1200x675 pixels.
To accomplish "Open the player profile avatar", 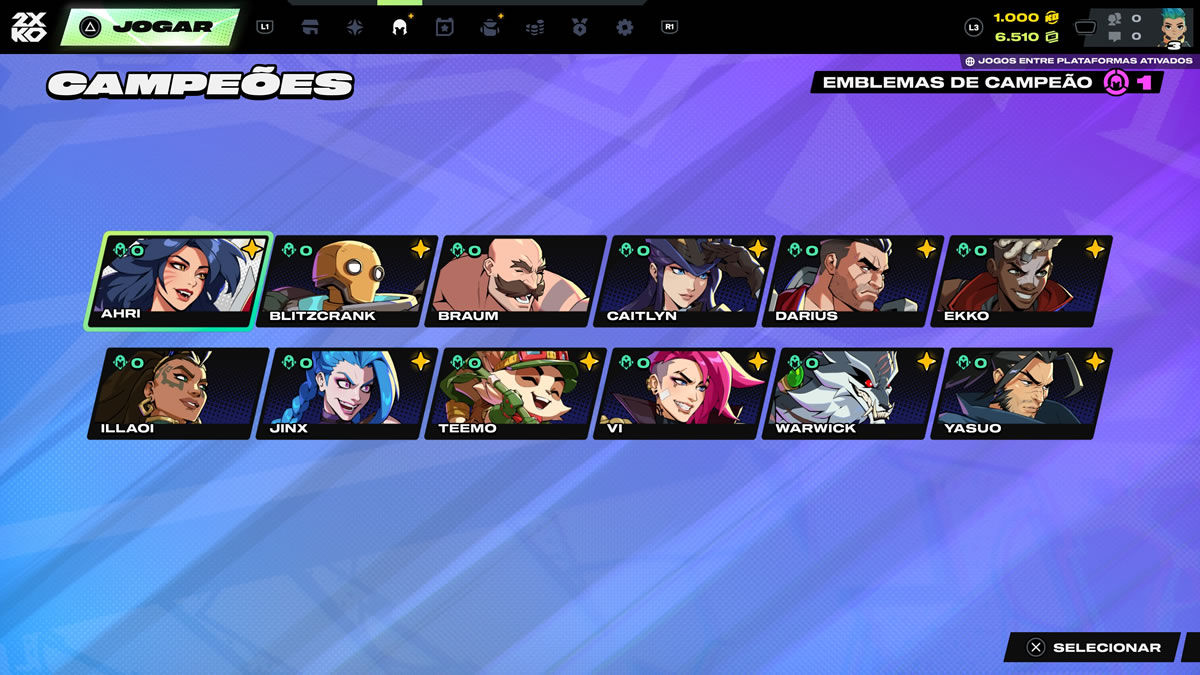I will click(x=1171, y=26).
